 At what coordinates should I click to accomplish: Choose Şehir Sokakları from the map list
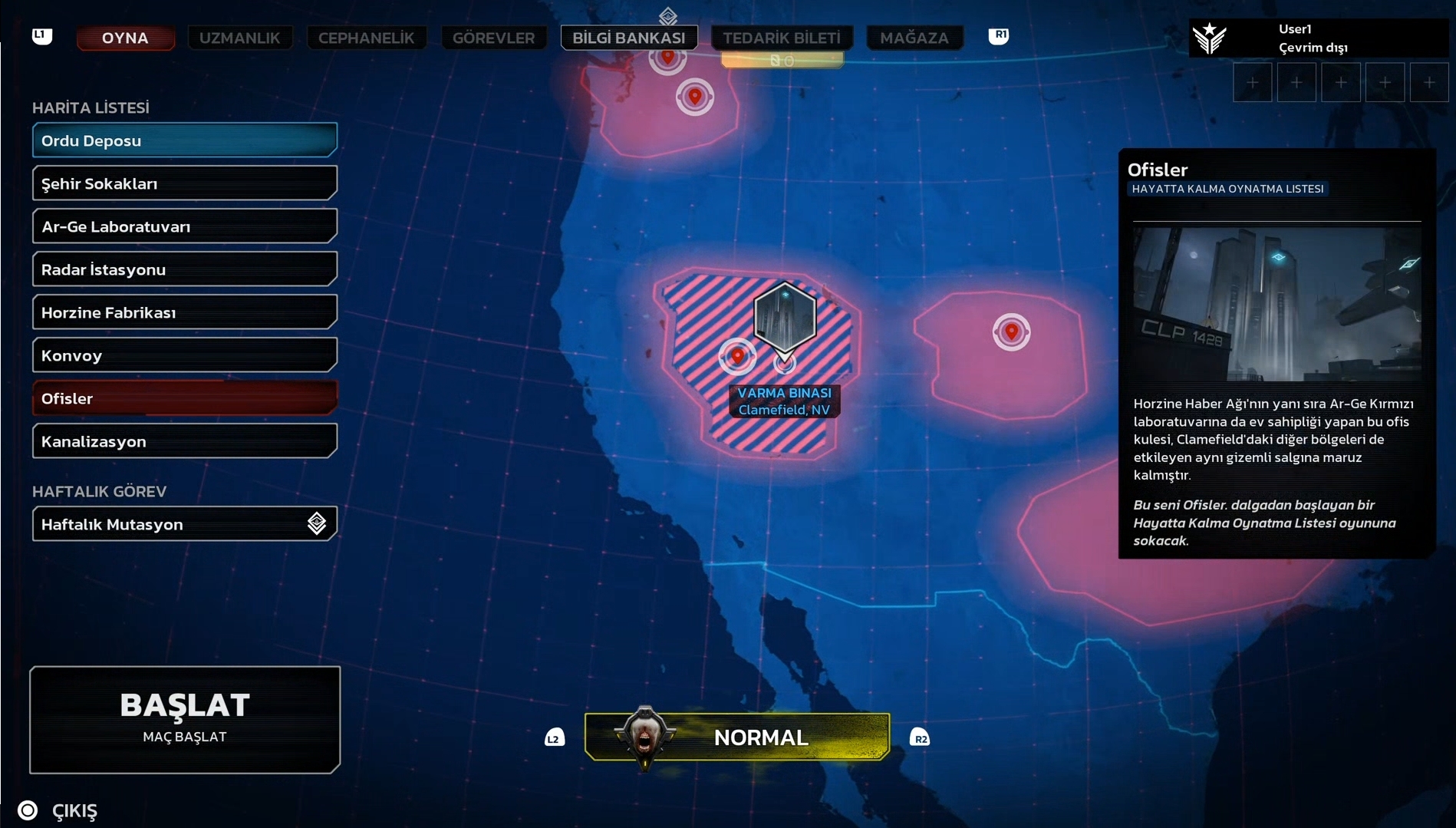pos(184,183)
